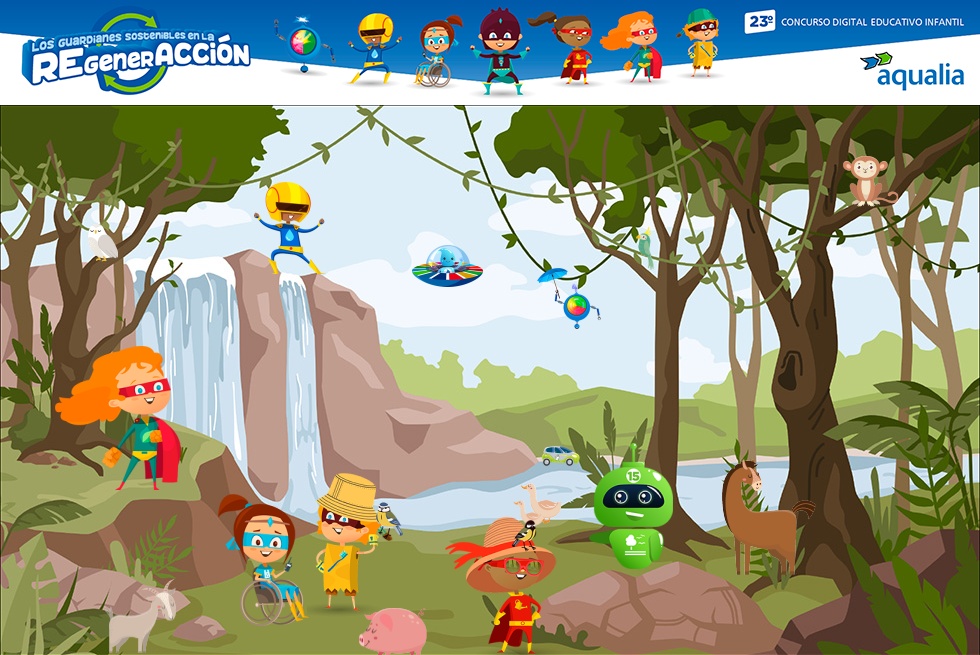Click the Los Guardianes REgenerACCIÓN logo
Screen dimensions: 980x655
138,56
